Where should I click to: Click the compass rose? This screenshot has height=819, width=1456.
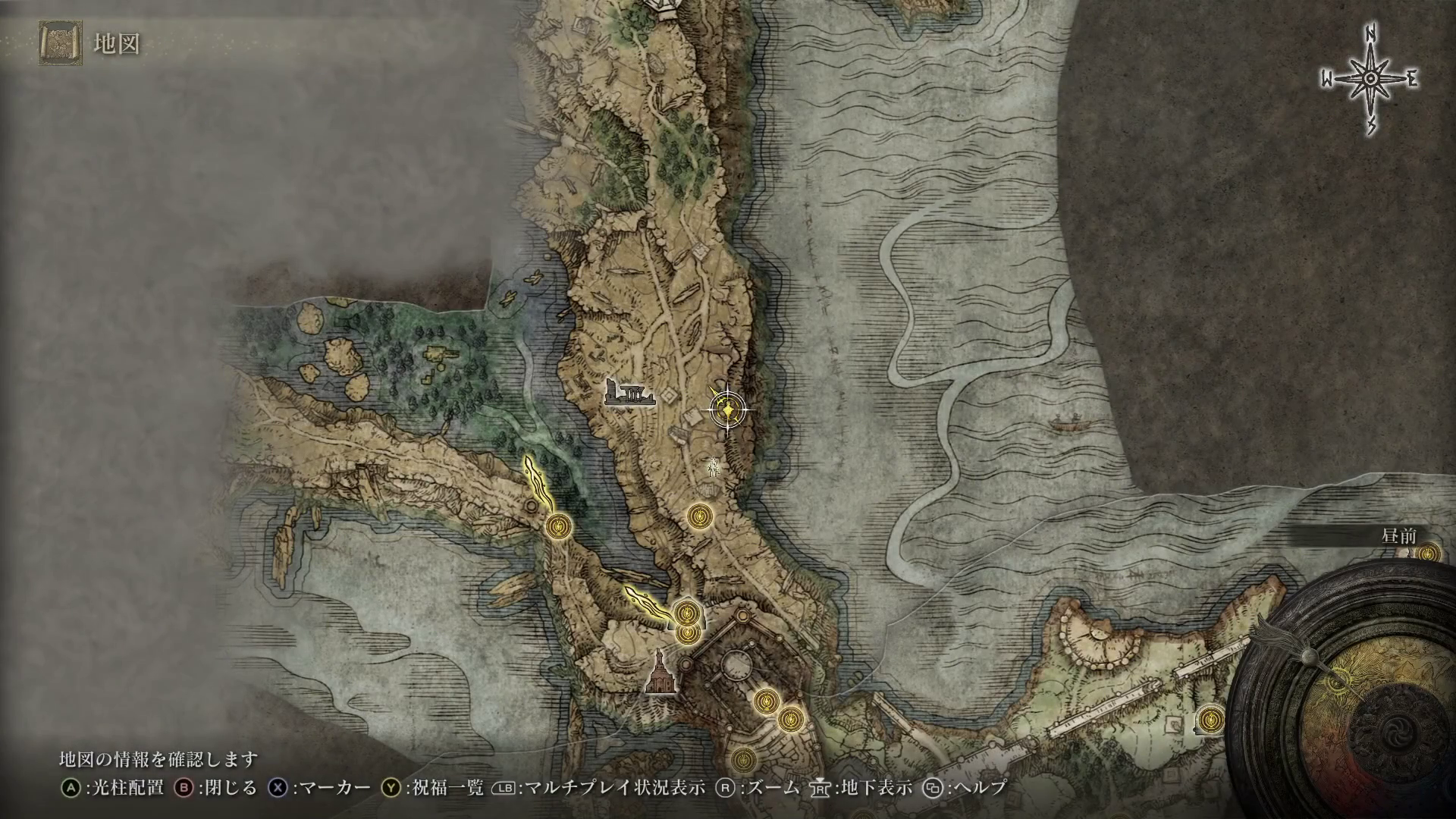tap(1370, 79)
